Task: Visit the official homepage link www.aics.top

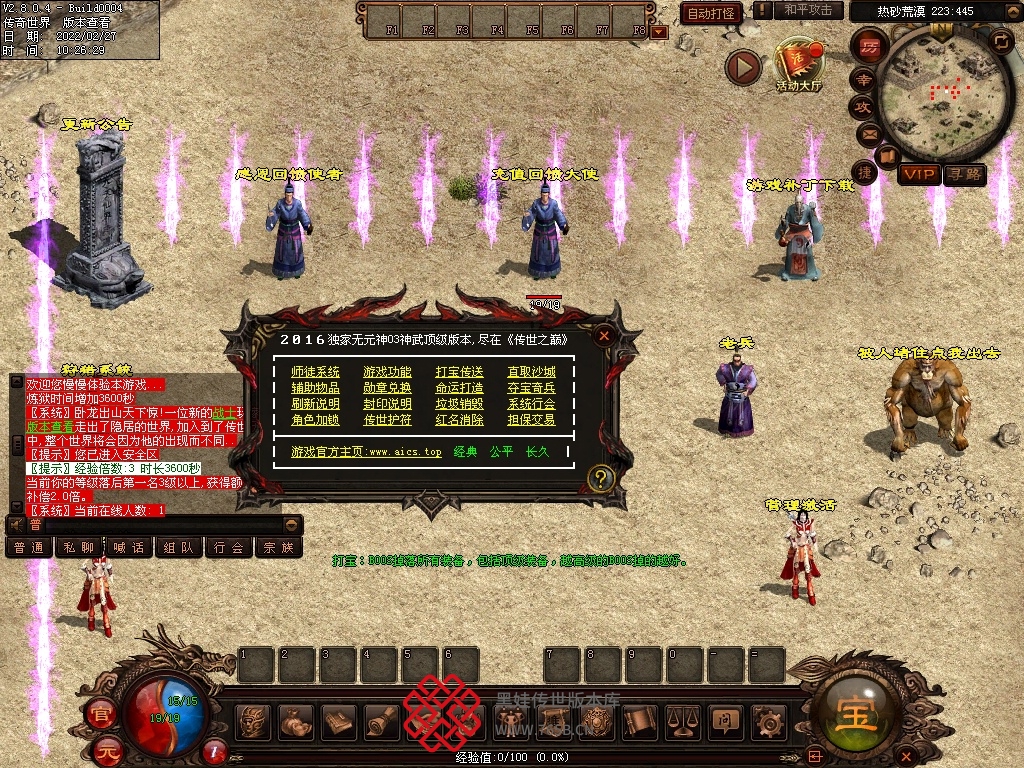Action: (366, 452)
